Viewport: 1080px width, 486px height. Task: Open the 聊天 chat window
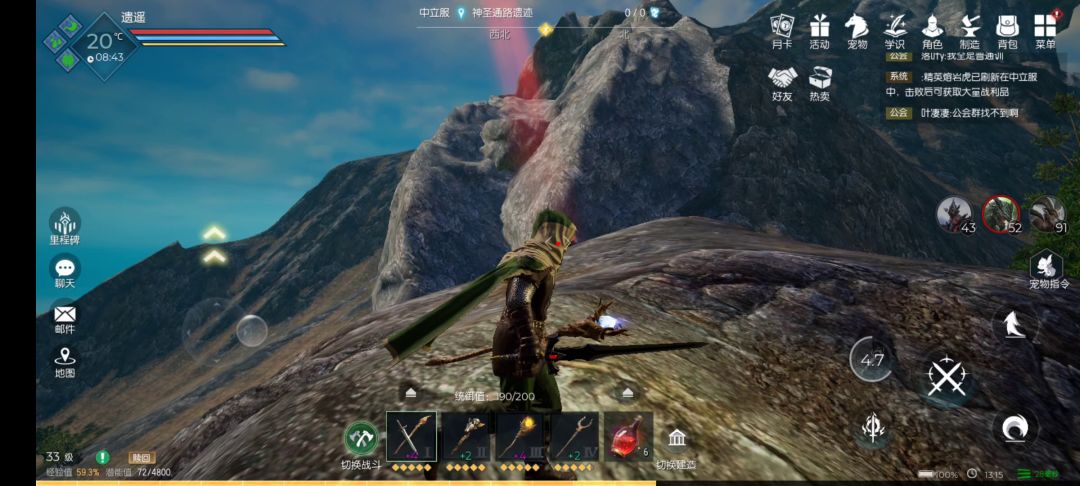click(x=65, y=269)
